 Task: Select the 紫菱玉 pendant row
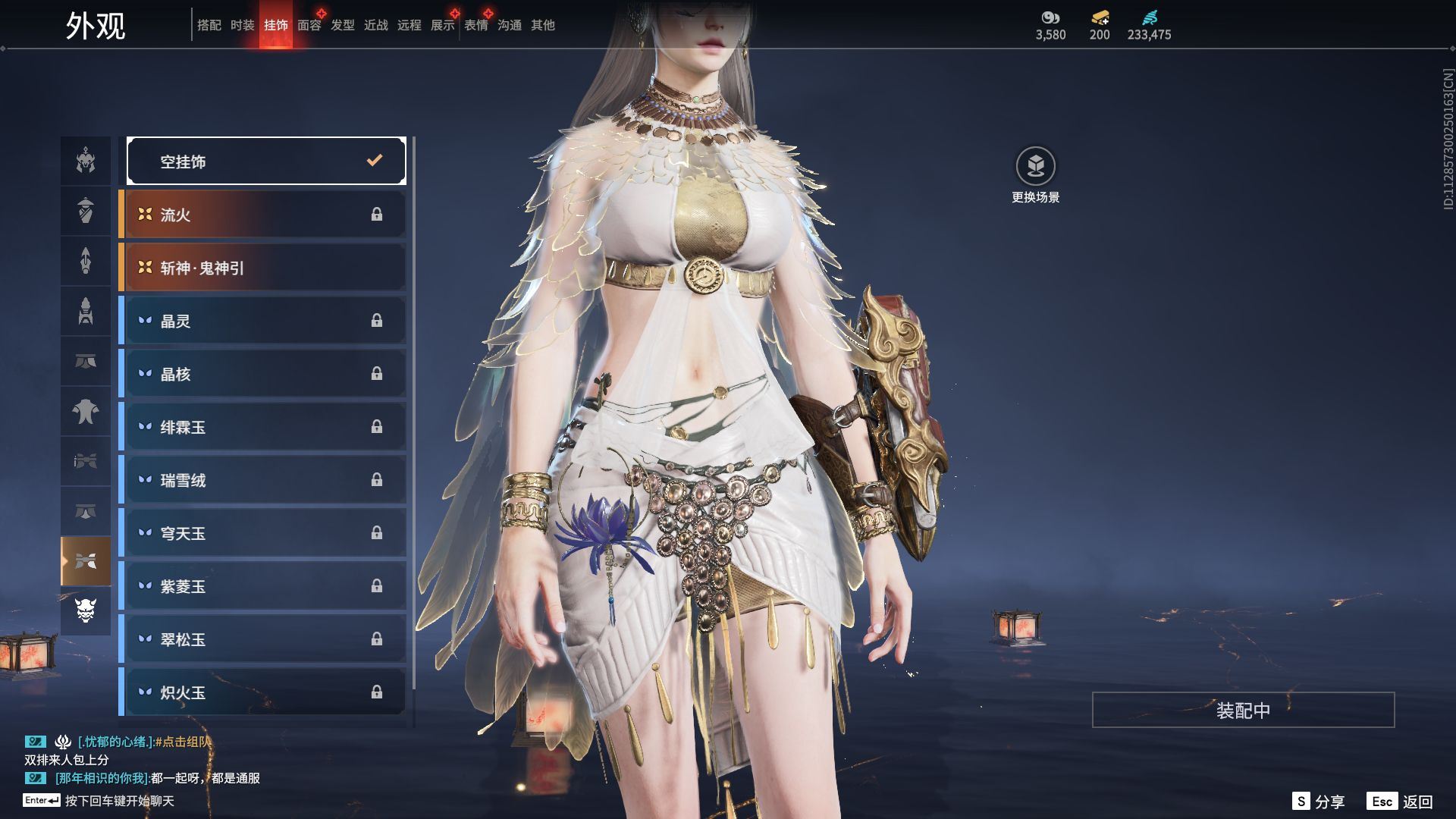click(x=263, y=586)
